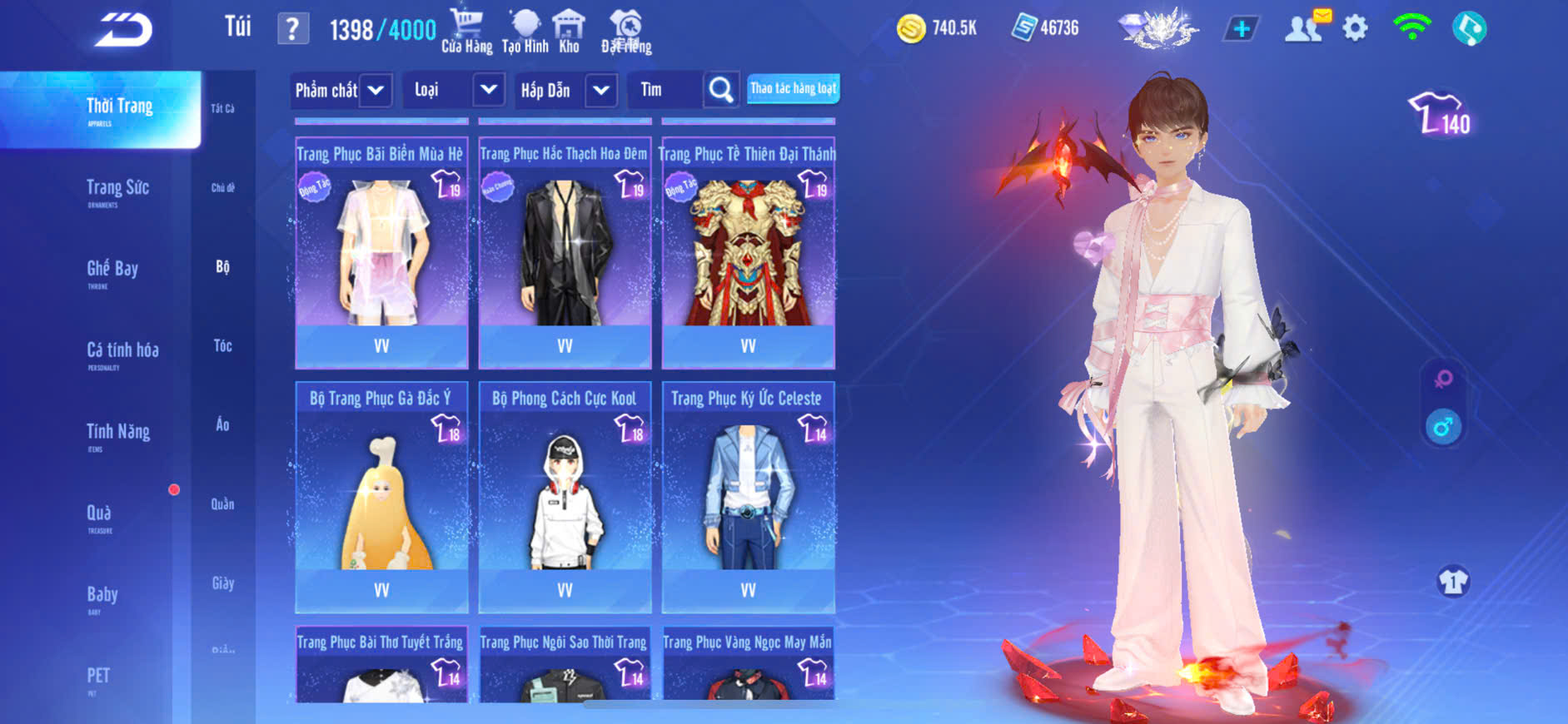The width and height of the screenshot is (1568, 724).
Task: Activate Thao tác hàng loạt button
Action: pos(793,88)
